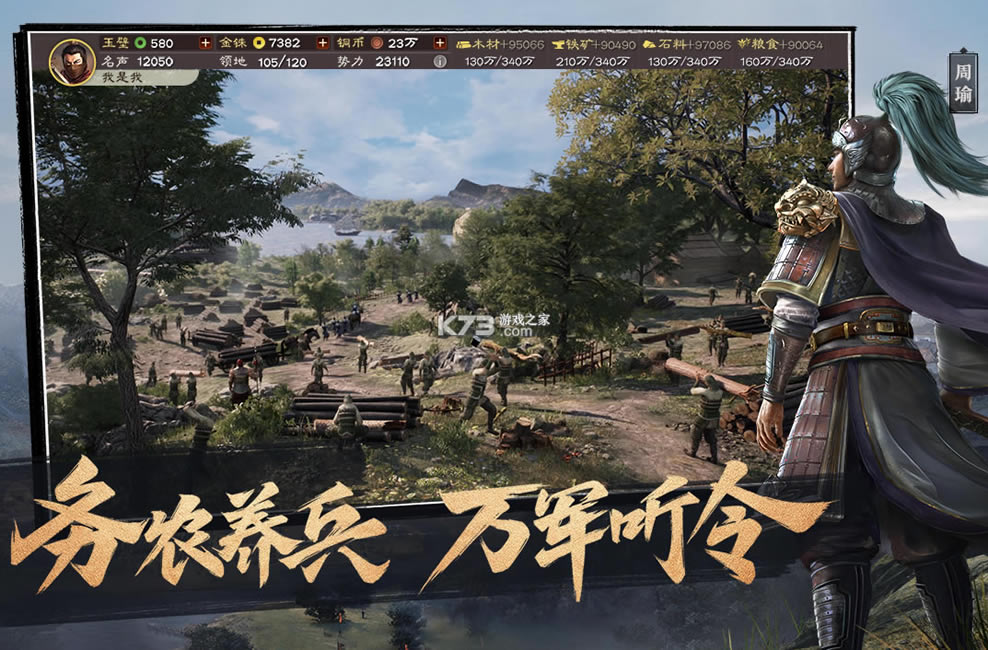This screenshot has width=988, height=650.
Task: Add more 铜币 with the plus button
Action: point(440,43)
